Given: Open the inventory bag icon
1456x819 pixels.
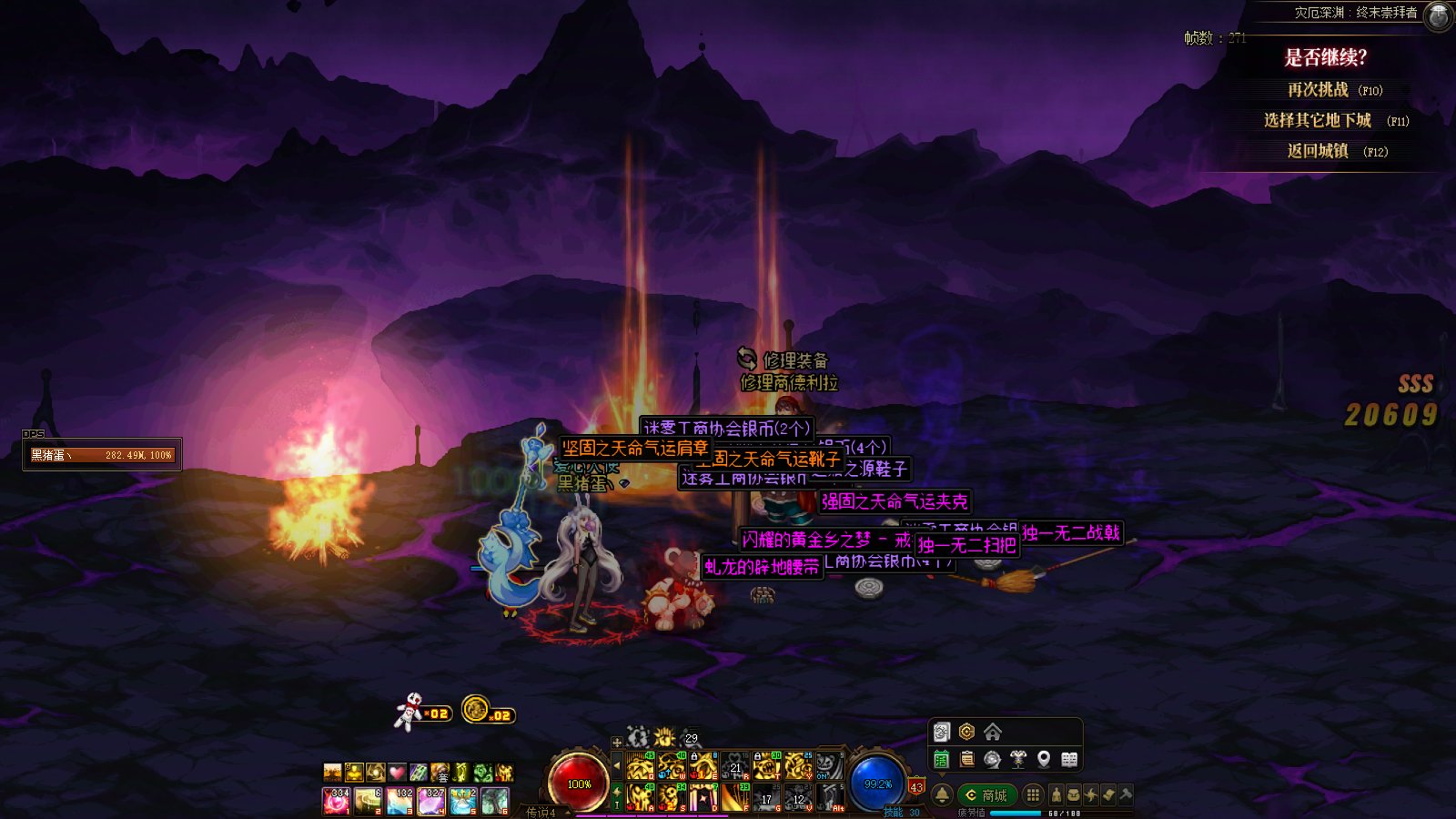Looking at the screenshot, I should pyautogui.click(x=1073, y=795).
